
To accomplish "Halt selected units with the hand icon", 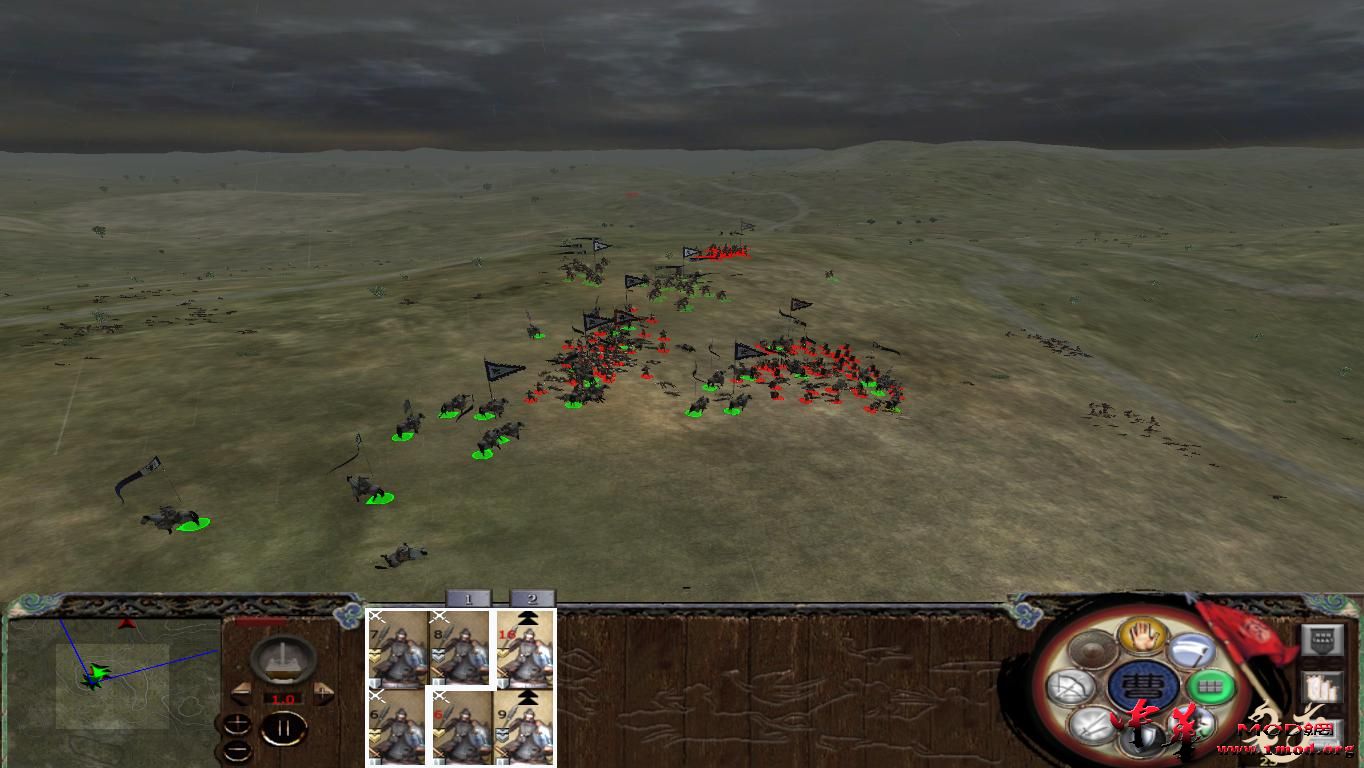I will click(1141, 638).
